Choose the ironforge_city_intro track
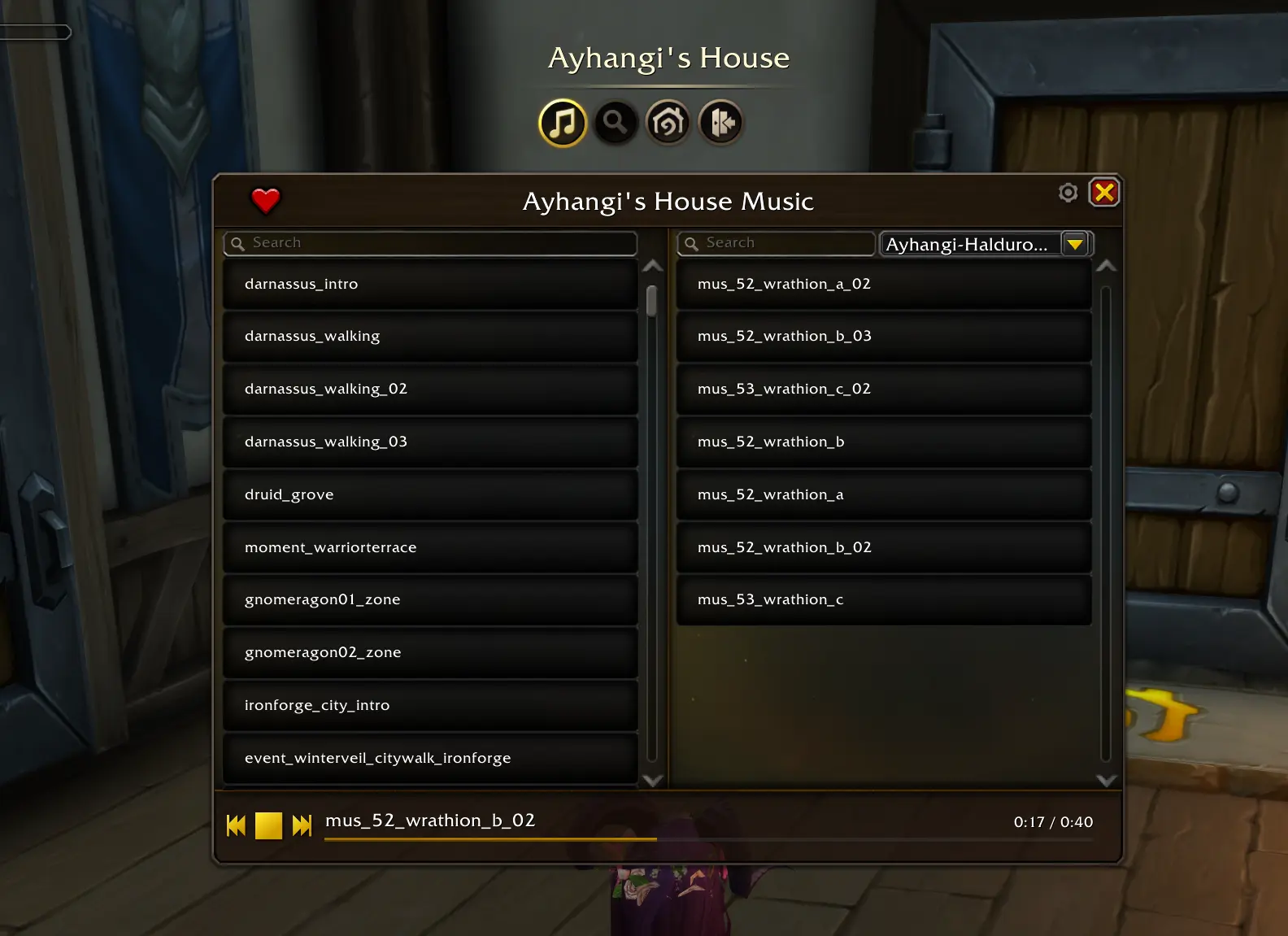The image size is (1288, 936). 430,705
